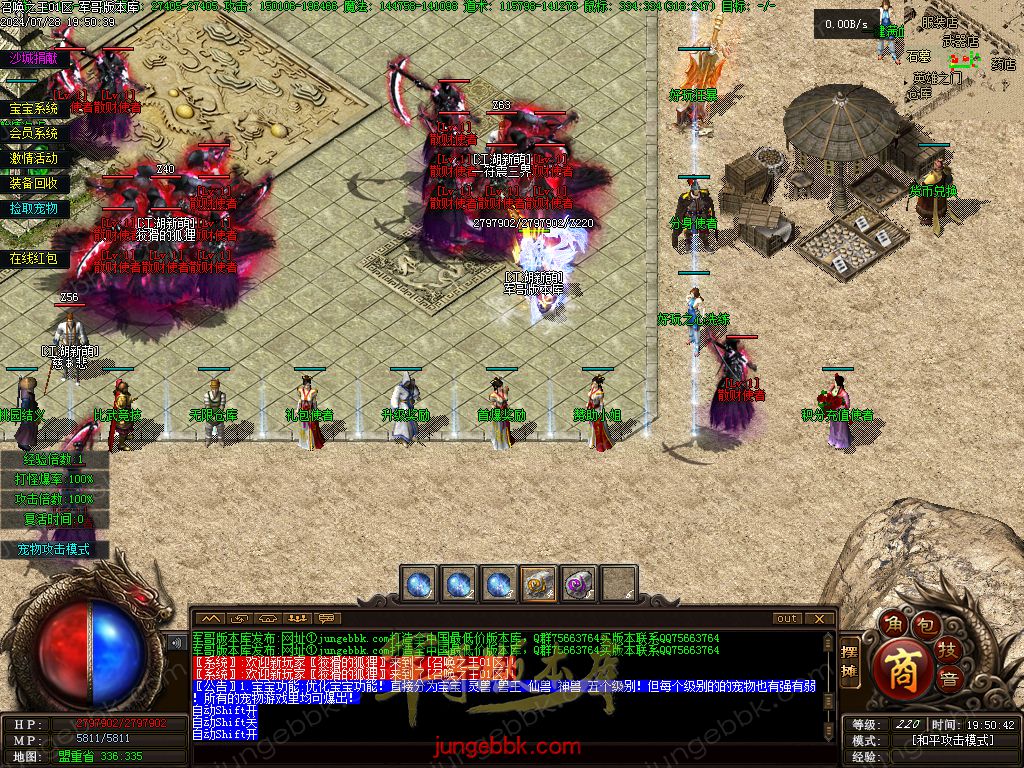
Task: Open the 包 bag inventory button
Action: 927,627
